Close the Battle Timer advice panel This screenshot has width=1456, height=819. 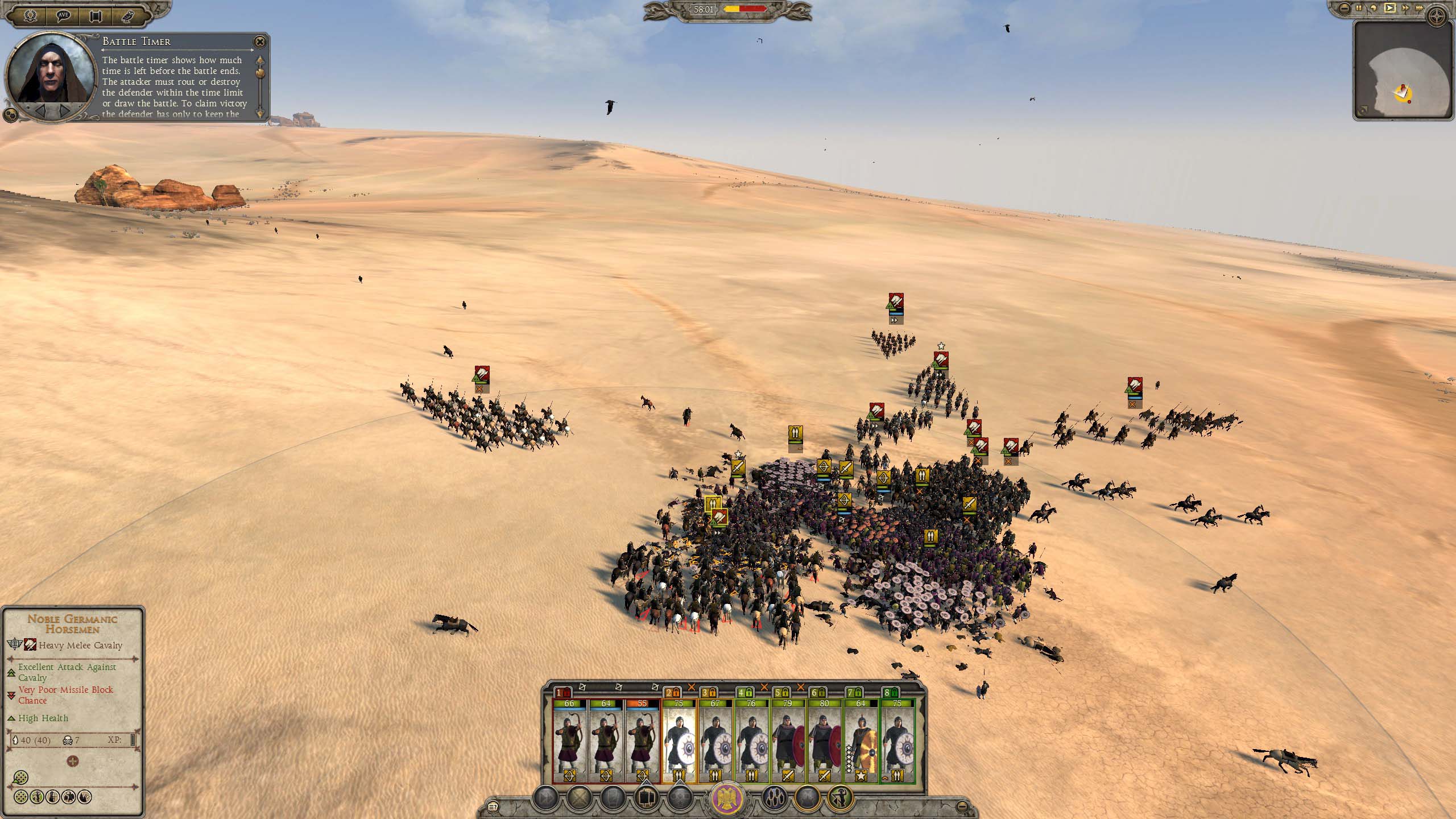260,42
